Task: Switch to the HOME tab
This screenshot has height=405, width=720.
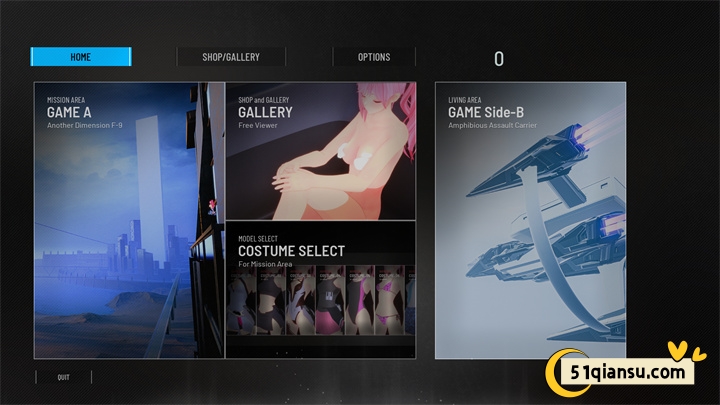Action: click(x=81, y=57)
